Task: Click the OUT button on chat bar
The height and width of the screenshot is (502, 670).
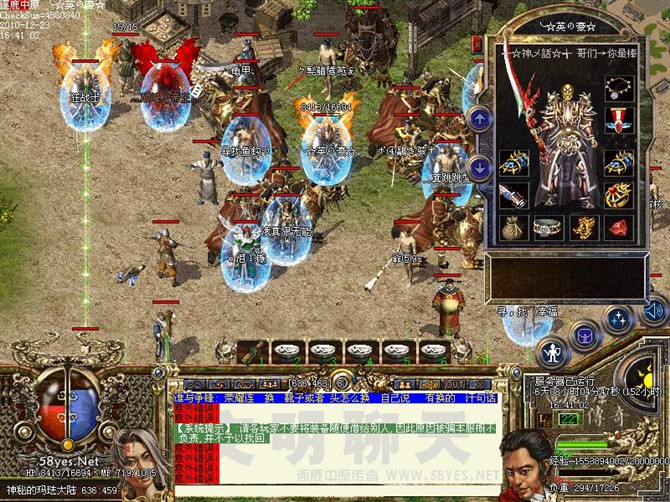Action: [x=455, y=383]
